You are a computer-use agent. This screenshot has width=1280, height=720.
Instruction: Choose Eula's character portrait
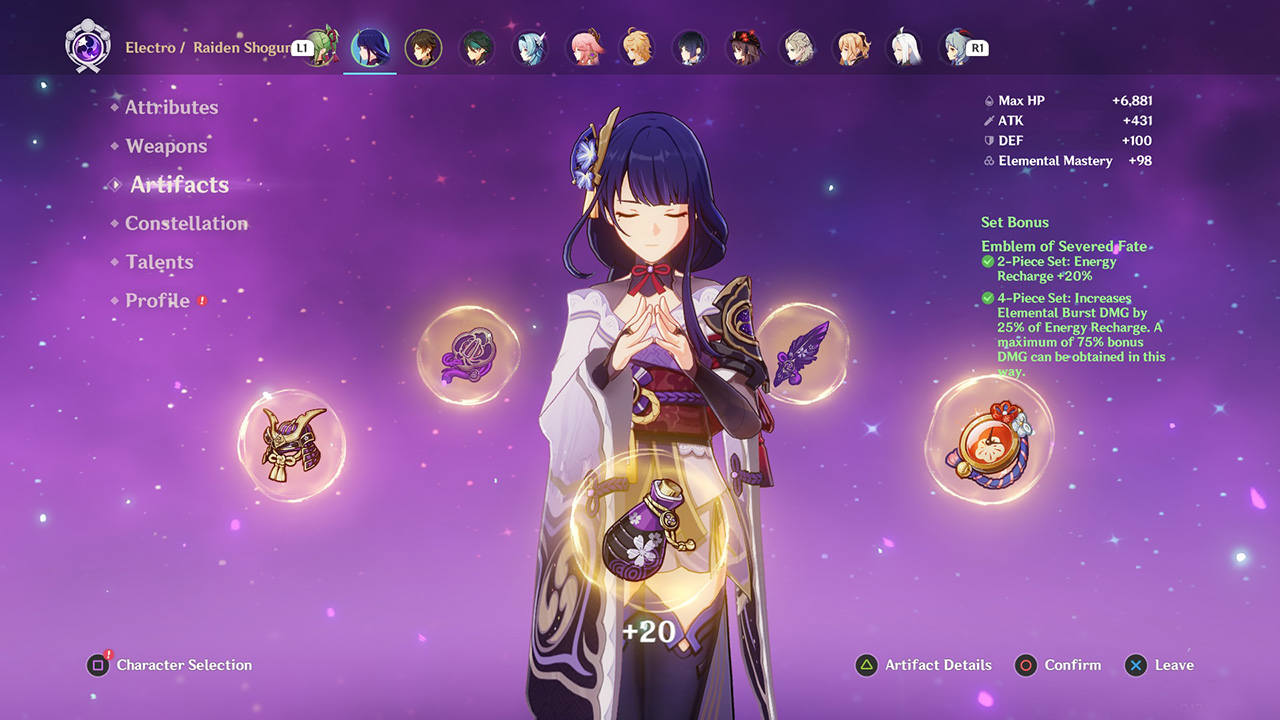pyautogui.click(x=531, y=48)
